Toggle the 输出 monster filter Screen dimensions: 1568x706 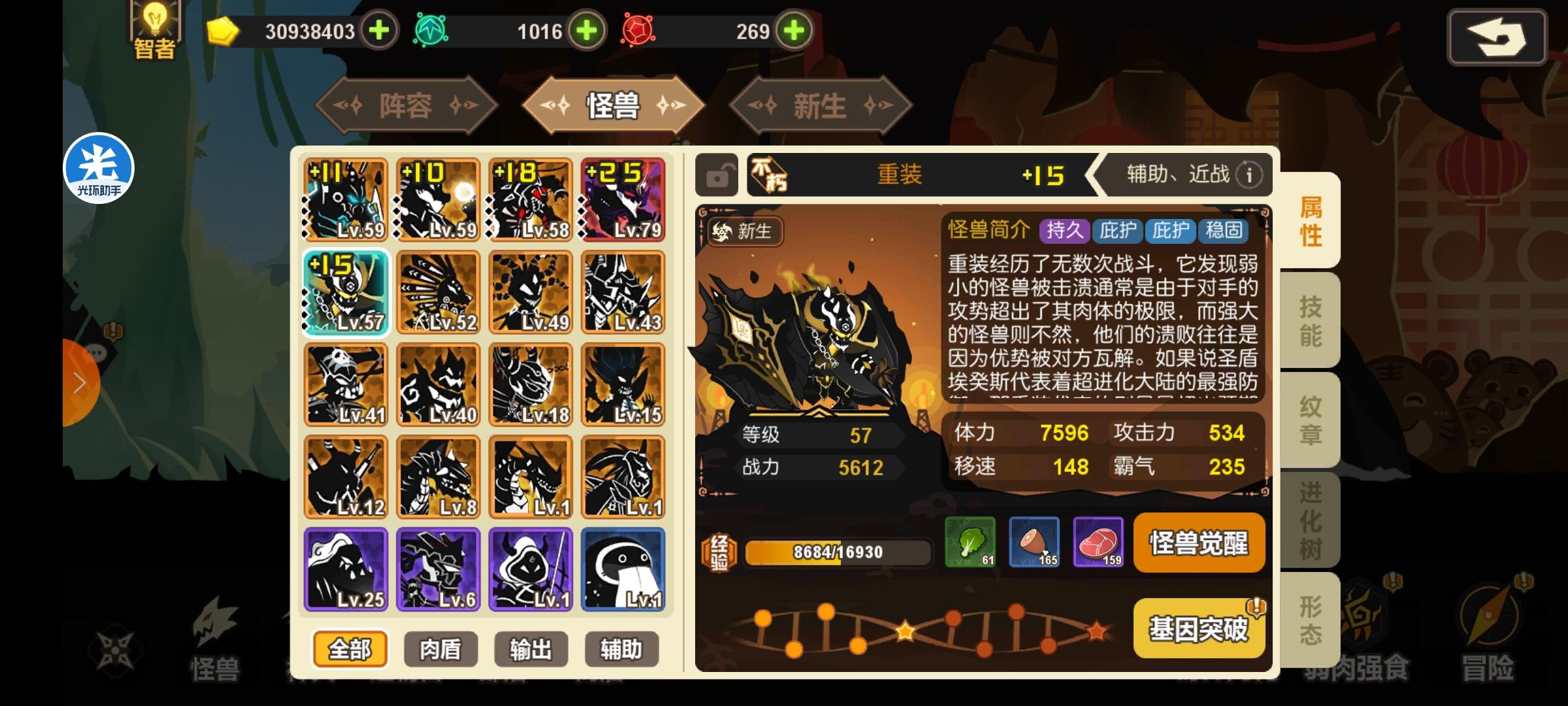pyautogui.click(x=531, y=648)
